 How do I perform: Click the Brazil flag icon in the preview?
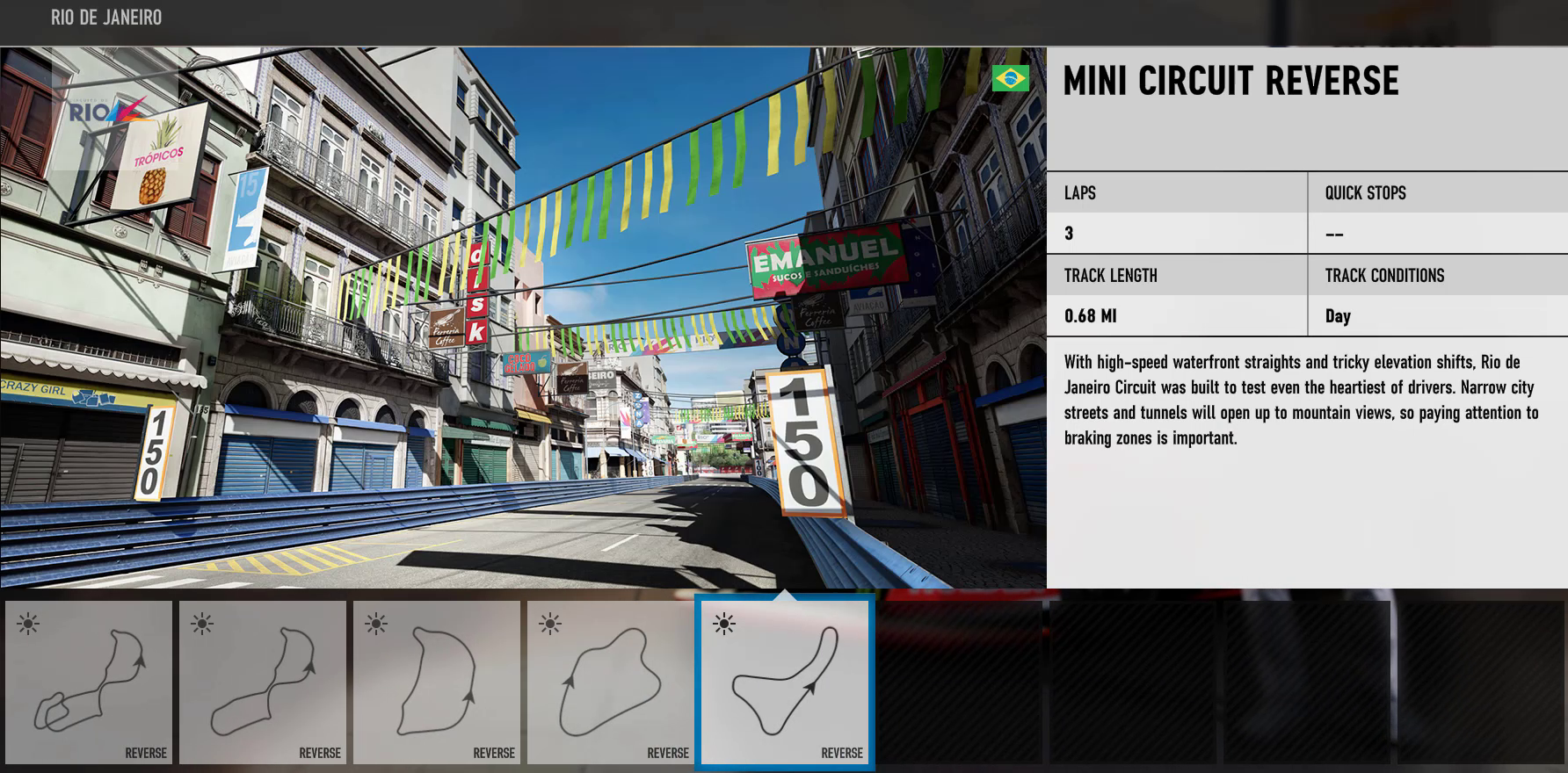click(x=1009, y=78)
